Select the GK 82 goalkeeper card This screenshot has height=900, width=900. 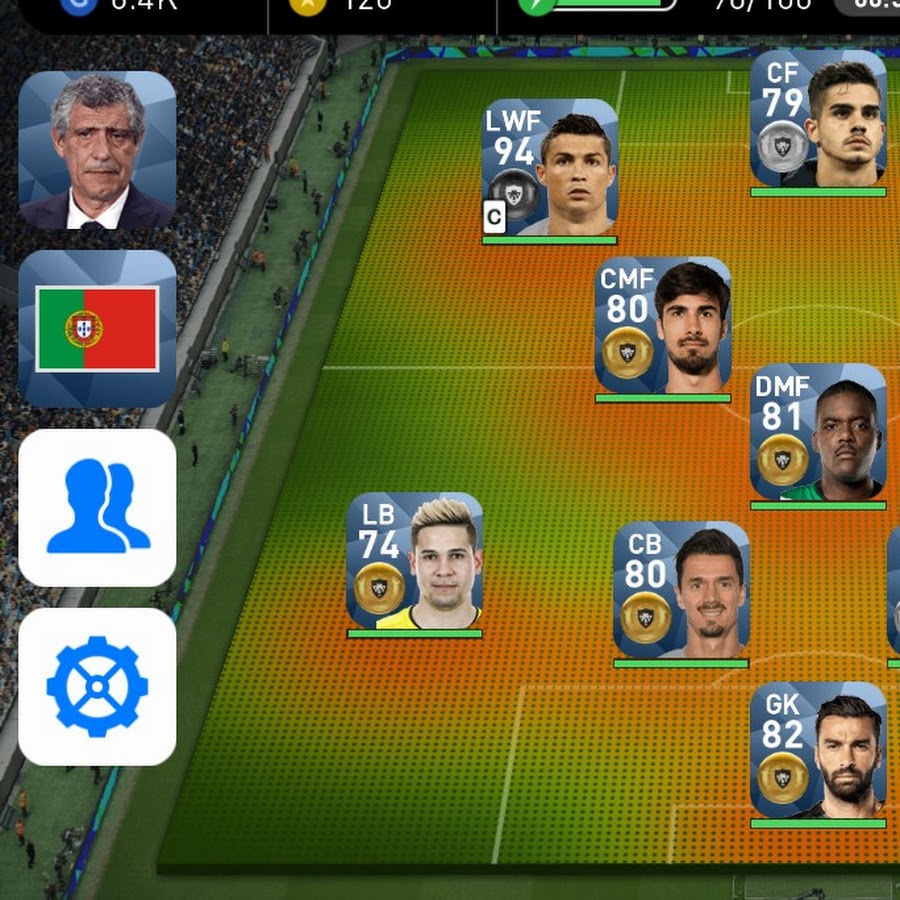tap(818, 751)
